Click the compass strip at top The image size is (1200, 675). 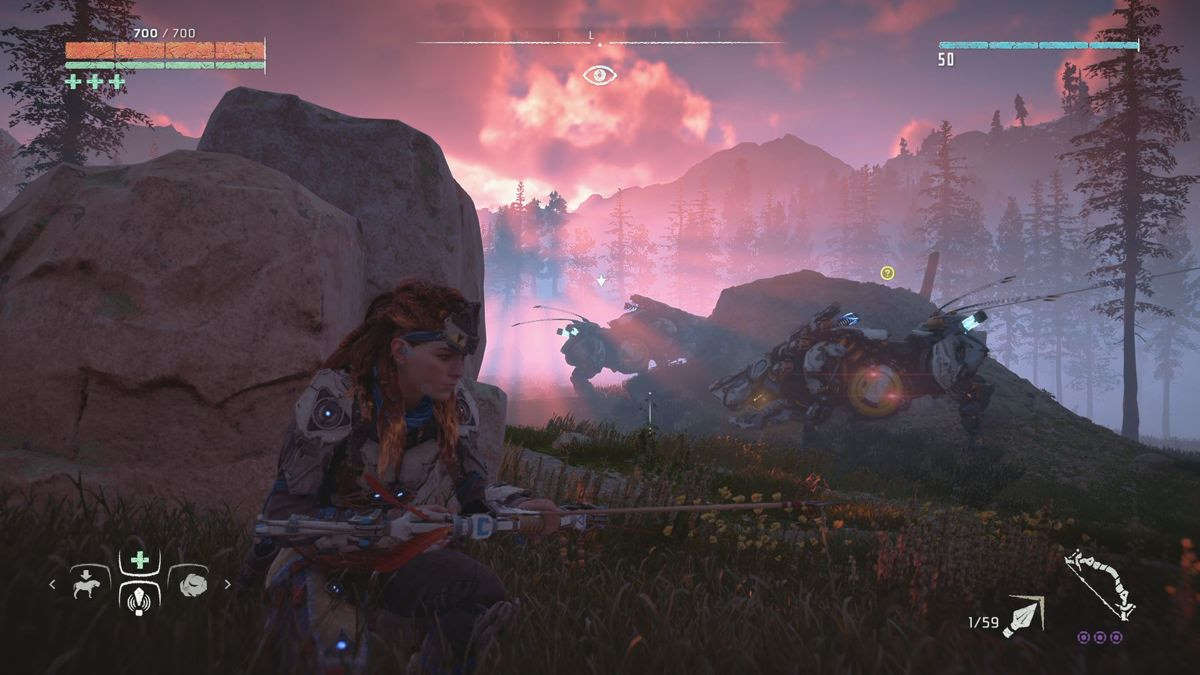[x=600, y=42]
